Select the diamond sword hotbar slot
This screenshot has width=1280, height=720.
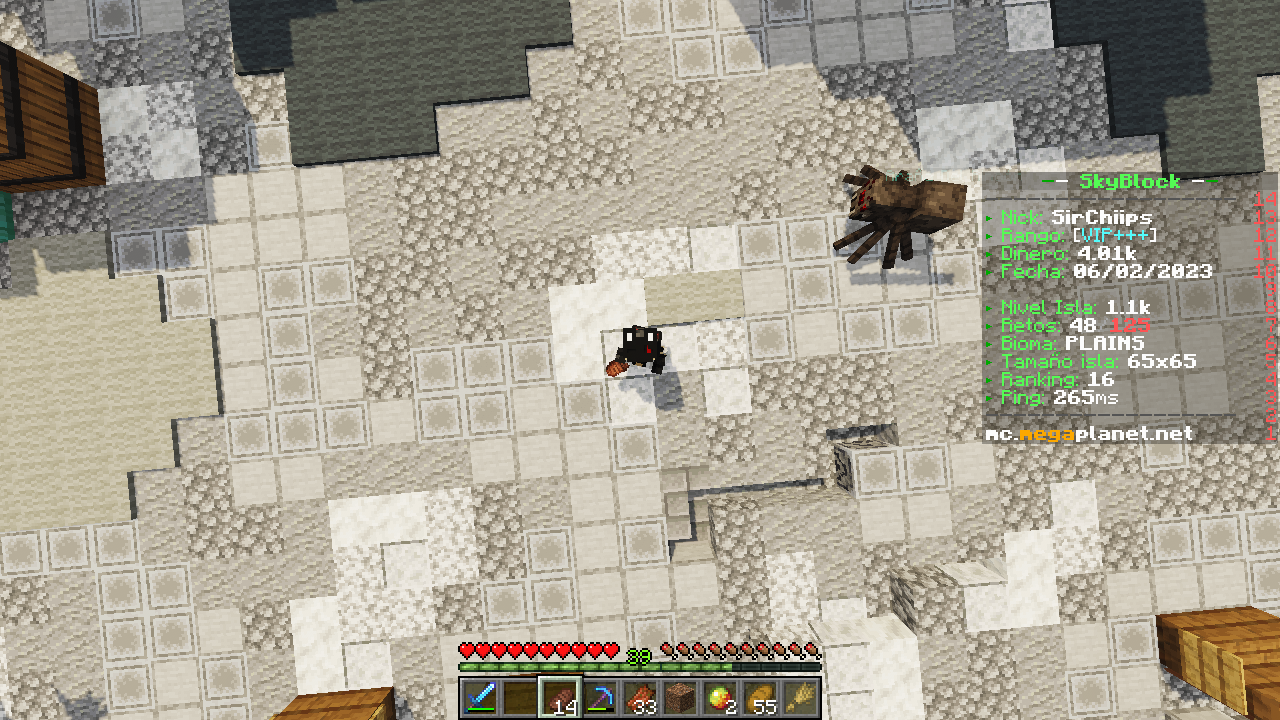tap(482, 697)
